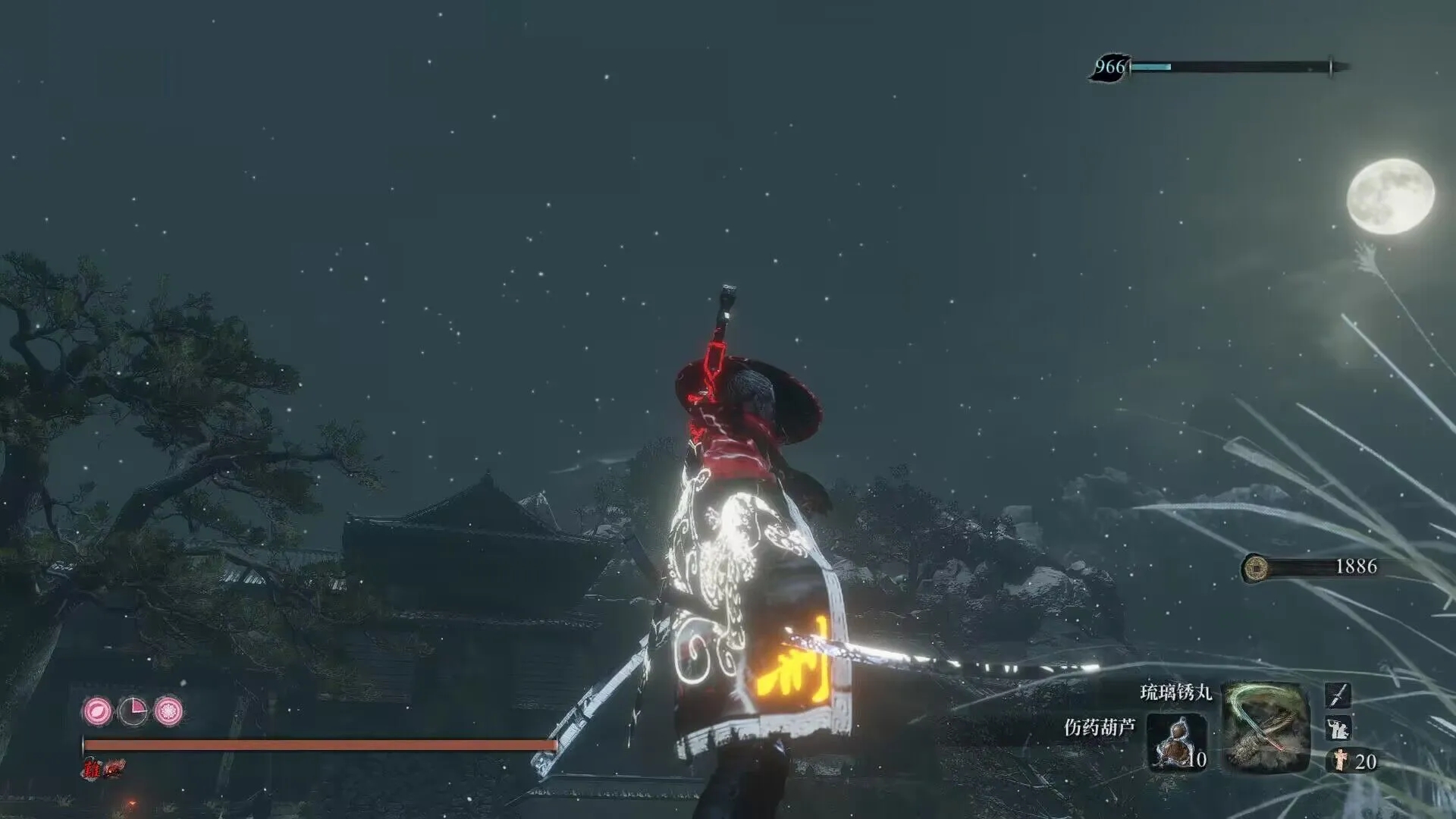
Task: Click the spirit emblem icon
Action: [x=1340, y=761]
